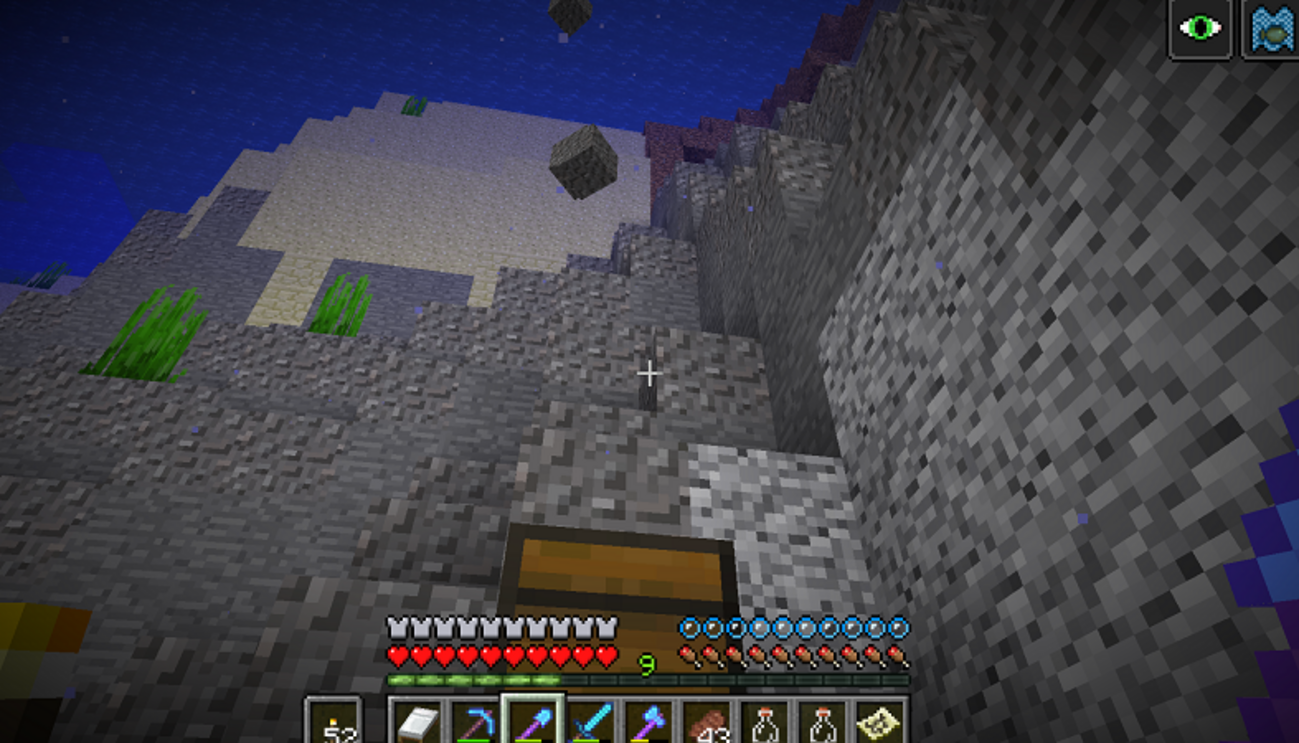
Task: Choose the diamond sword in the hotbar
Action: click(x=590, y=722)
